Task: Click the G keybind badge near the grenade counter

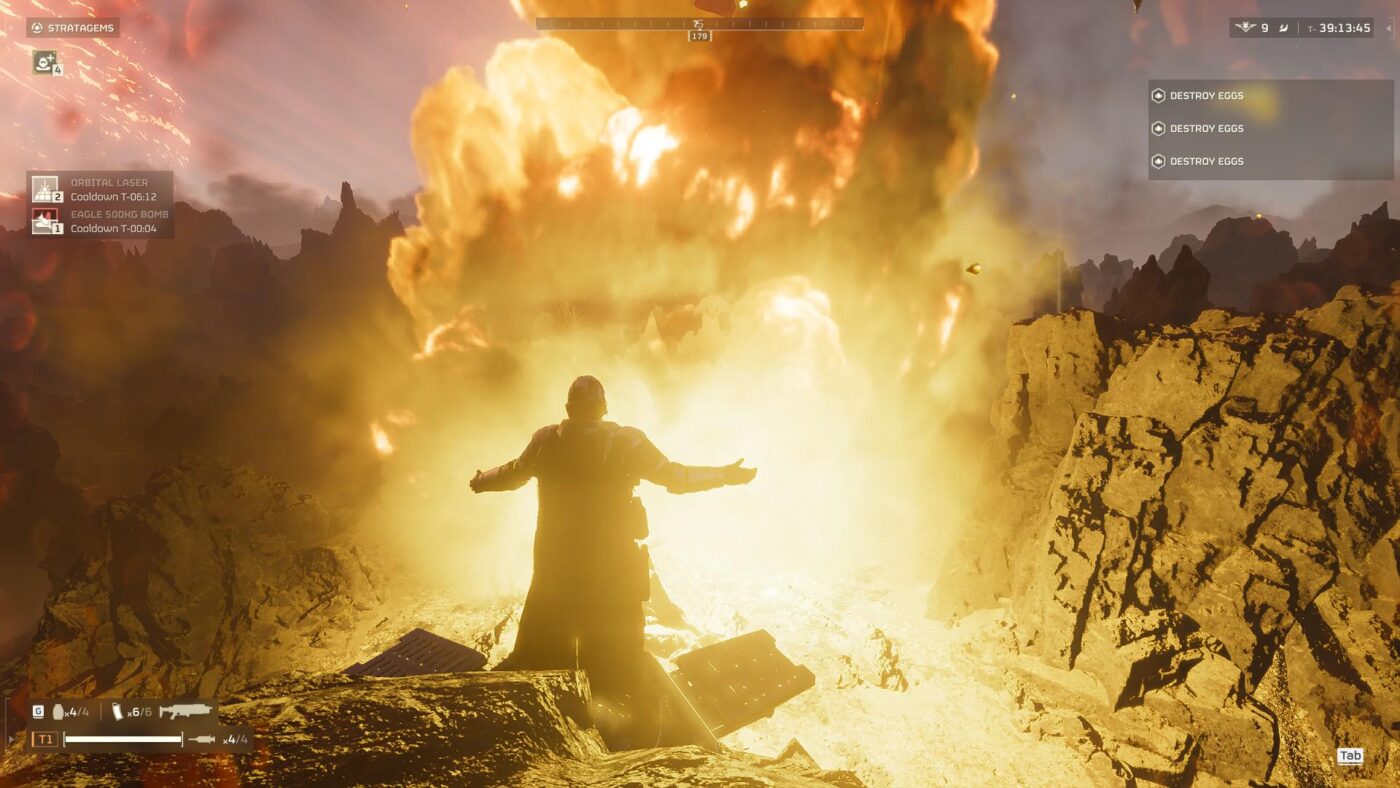Action: pos(38,712)
